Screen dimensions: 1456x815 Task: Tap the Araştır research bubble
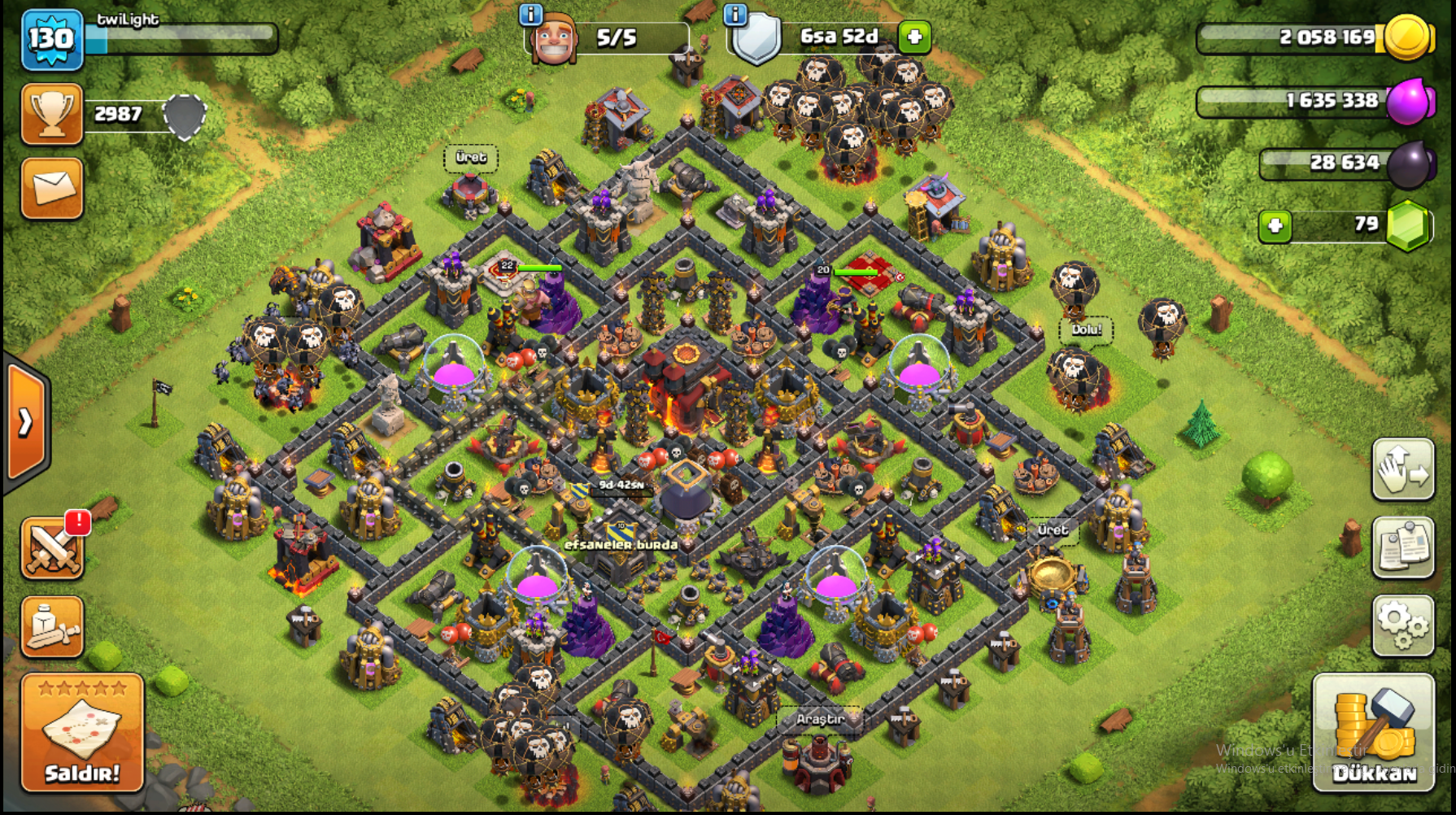pos(819,719)
